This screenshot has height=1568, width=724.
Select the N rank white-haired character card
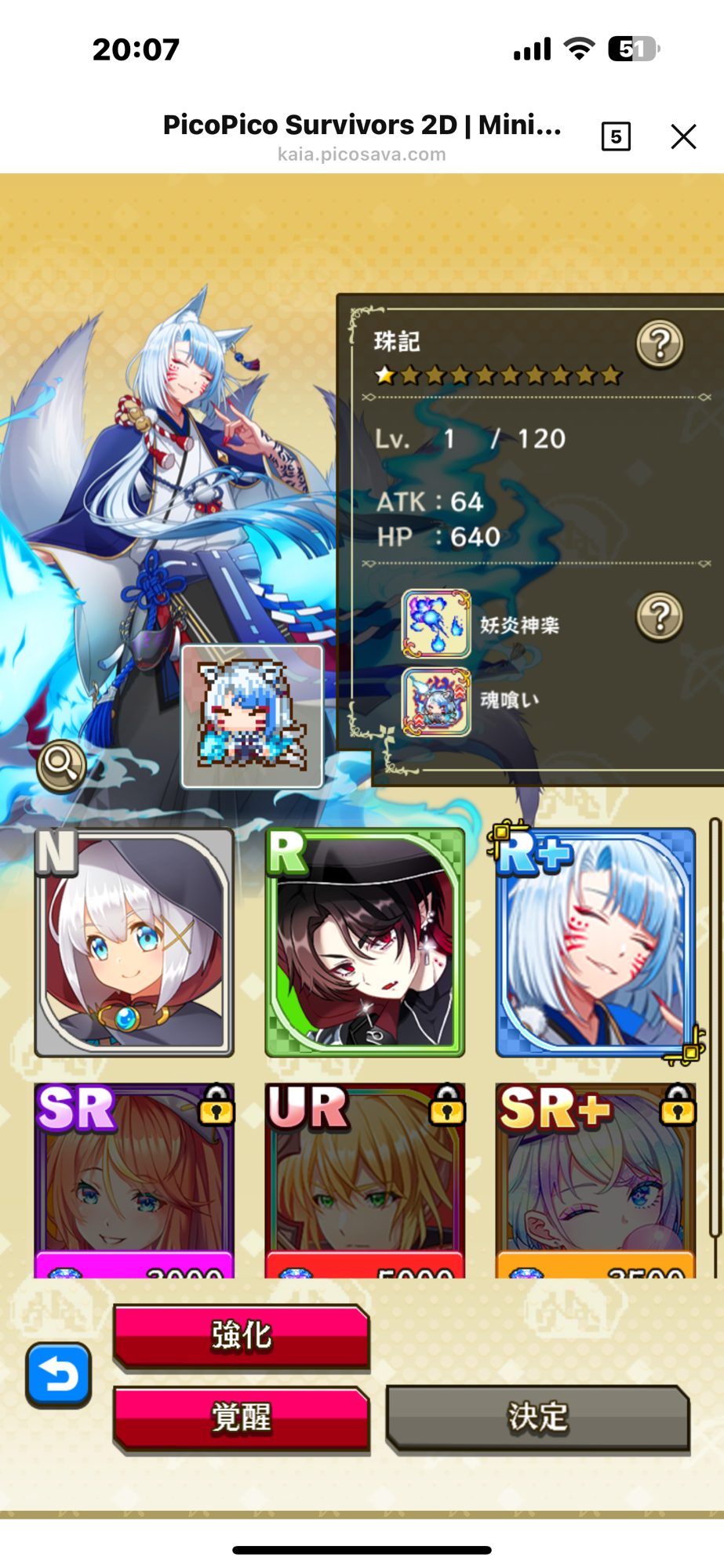(x=134, y=942)
